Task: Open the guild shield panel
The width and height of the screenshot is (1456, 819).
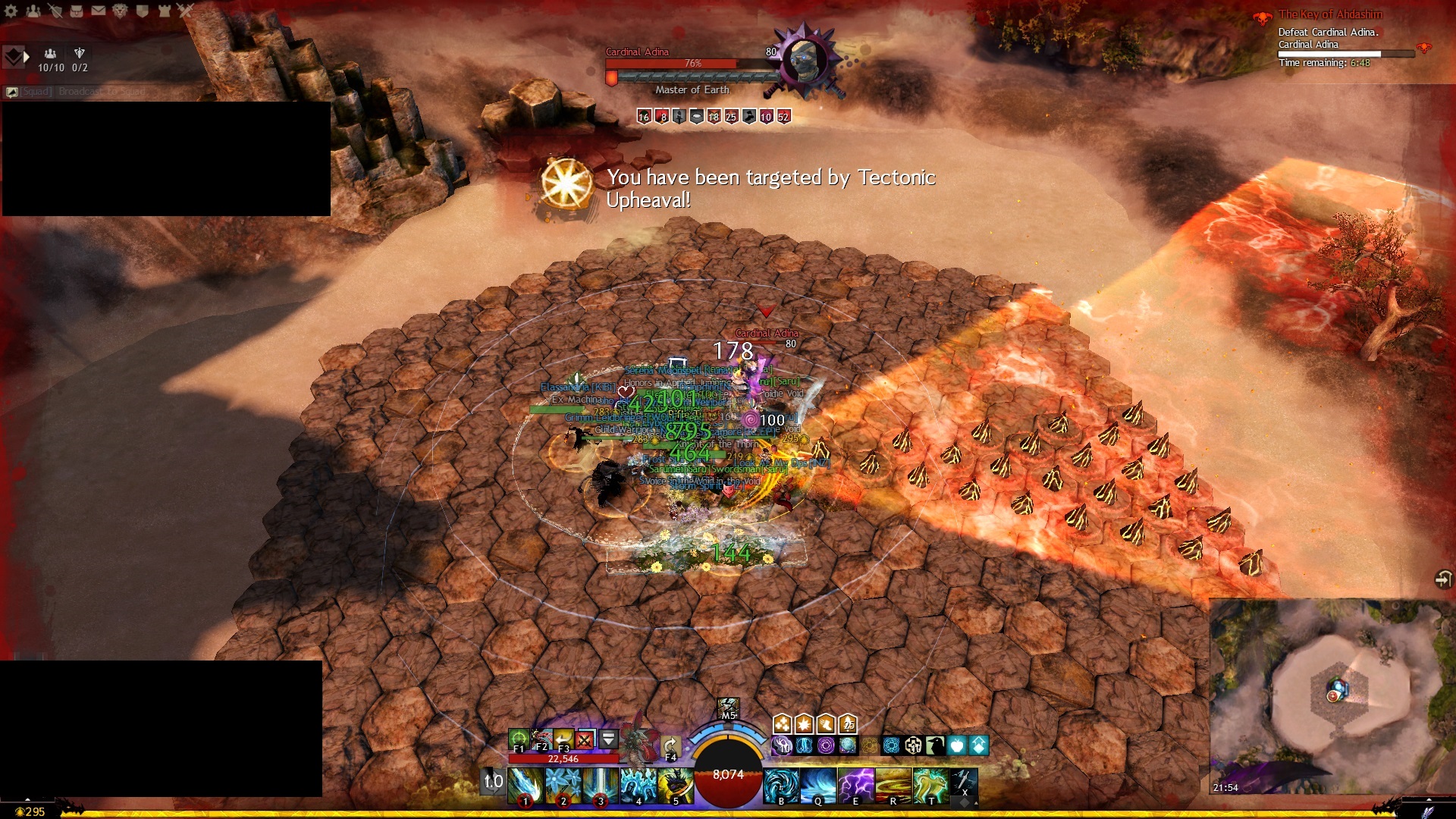Action: (x=142, y=11)
